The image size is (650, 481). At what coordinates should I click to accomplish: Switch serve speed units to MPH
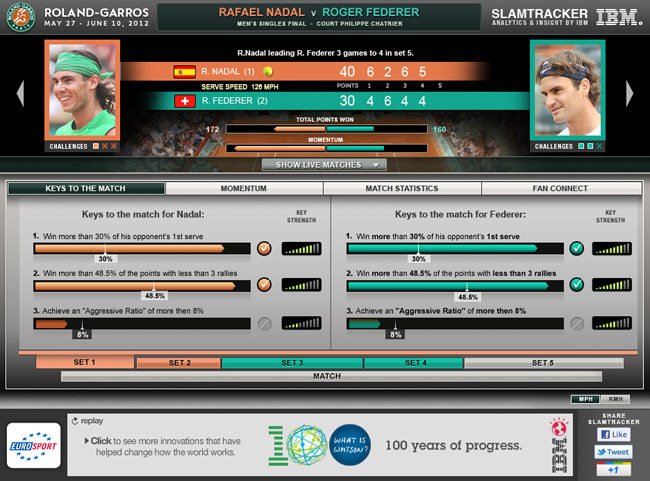pyautogui.click(x=585, y=399)
